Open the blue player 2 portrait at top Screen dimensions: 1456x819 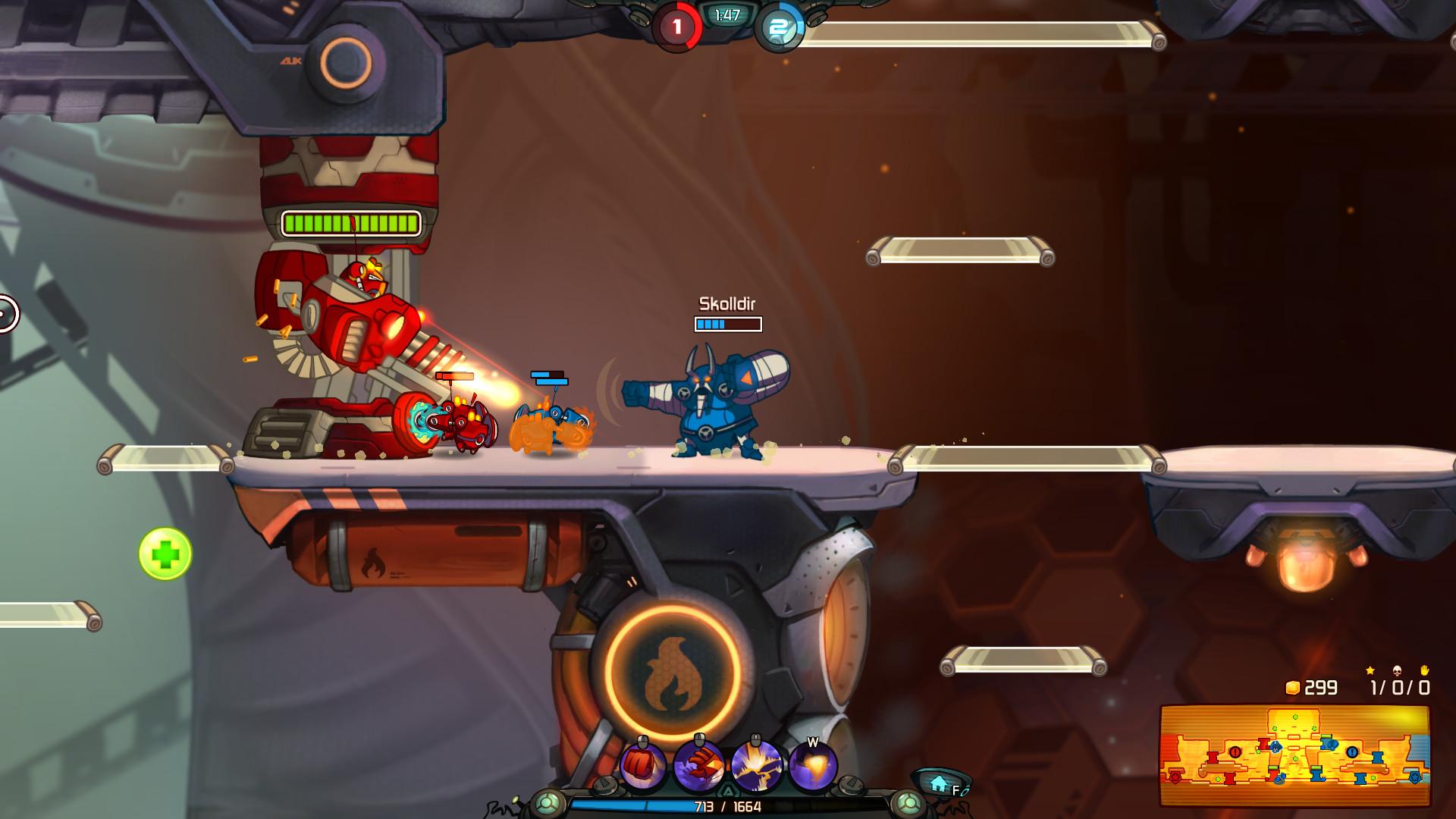pyautogui.click(x=776, y=27)
